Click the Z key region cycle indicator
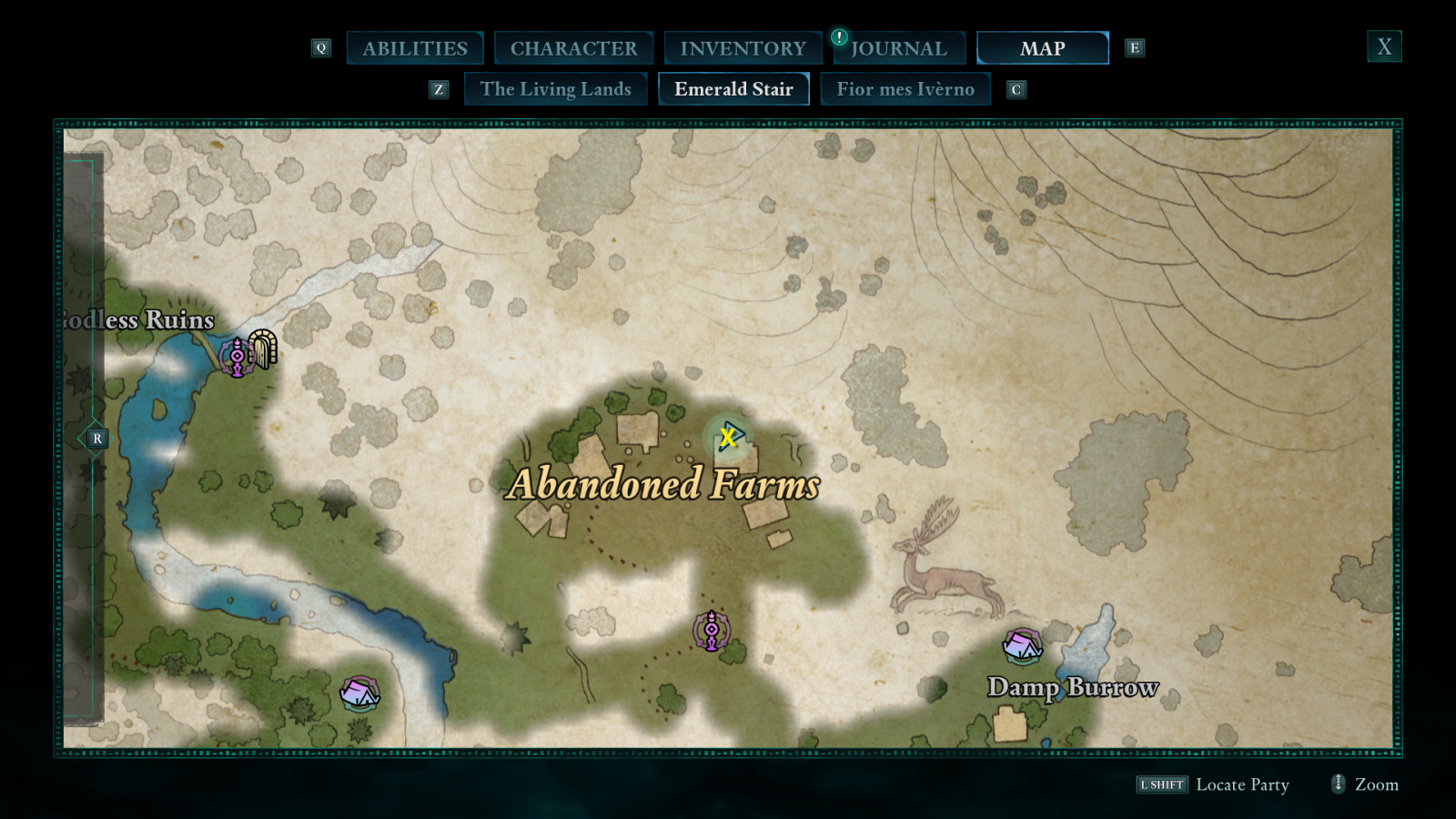This screenshot has width=1456, height=819. (x=440, y=89)
